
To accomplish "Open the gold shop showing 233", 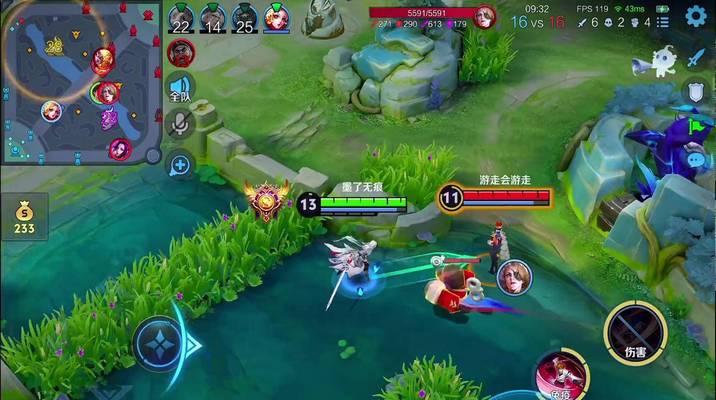I will tap(24, 217).
